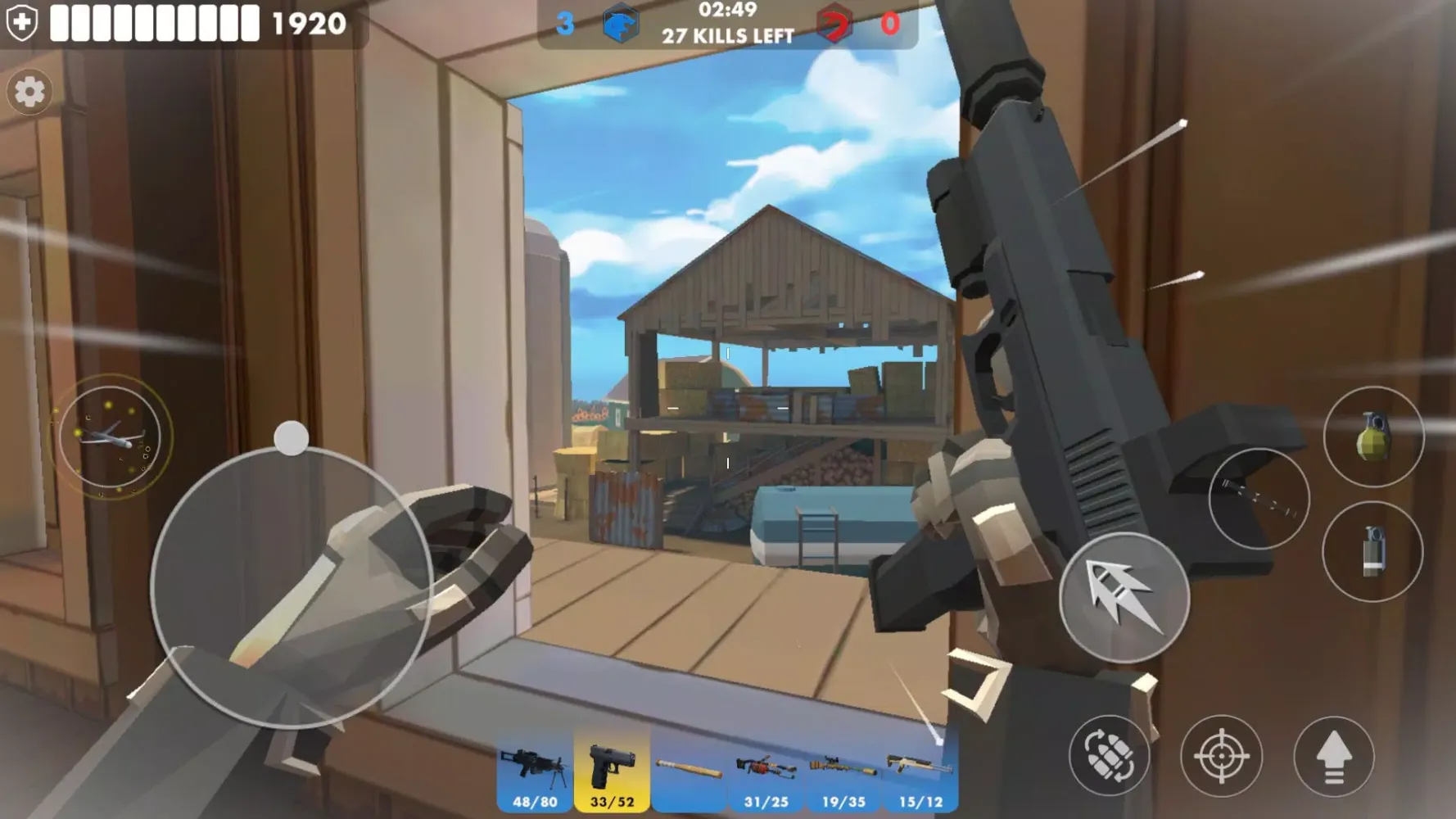Activate the crosshair aim icon
The width and height of the screenshot is (1456, 819).
pos(1222,757)
